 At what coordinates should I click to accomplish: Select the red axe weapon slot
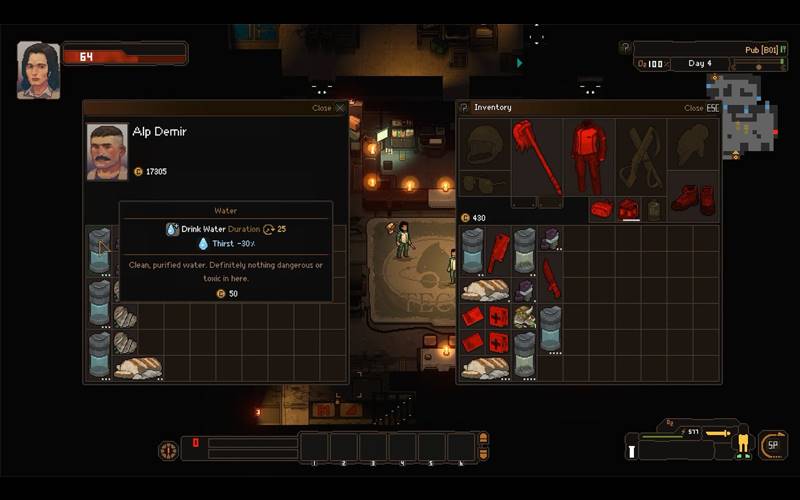coord(537,155)
